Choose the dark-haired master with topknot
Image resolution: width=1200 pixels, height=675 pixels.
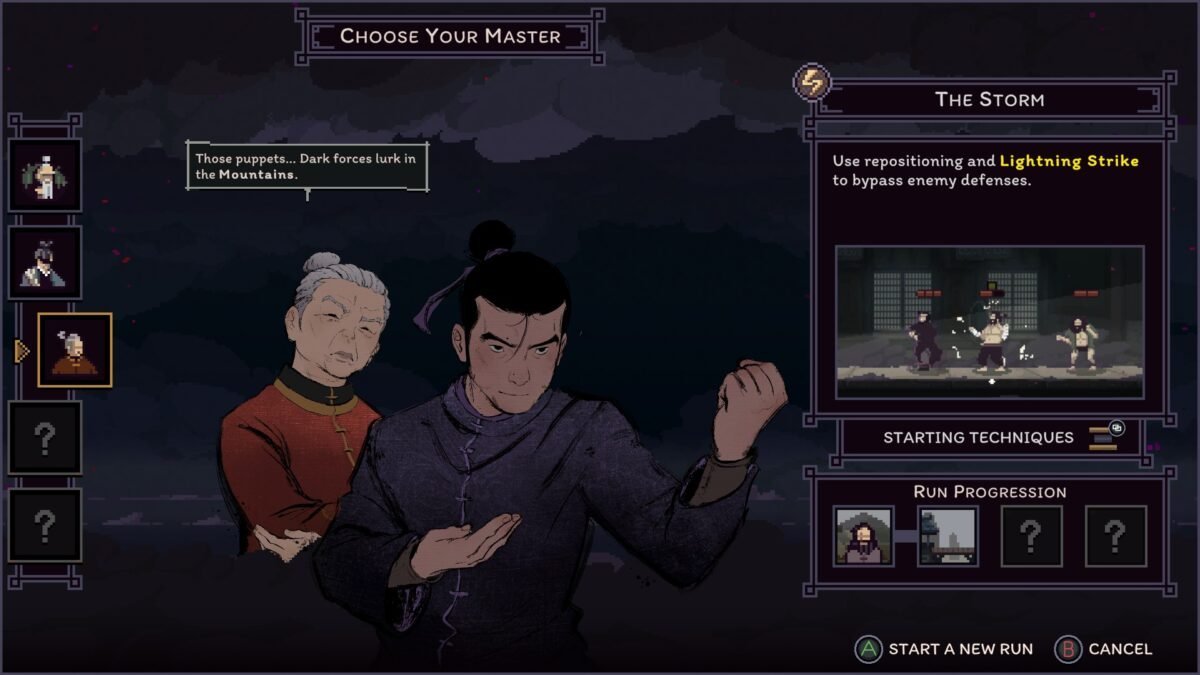tap(45, 262)
